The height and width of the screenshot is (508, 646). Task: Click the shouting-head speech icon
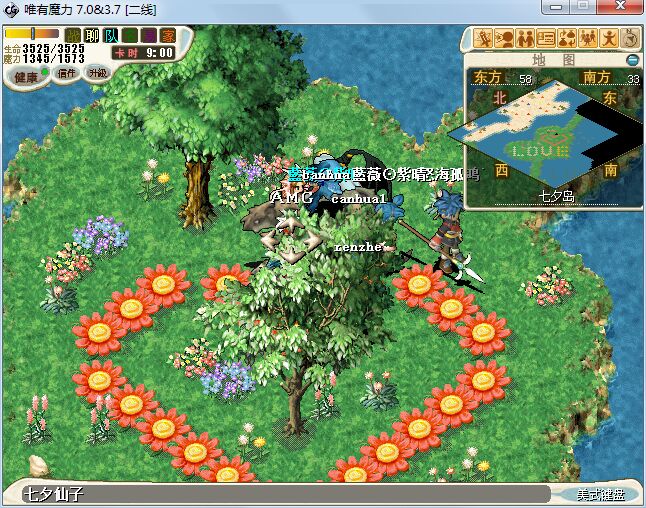click(505, 39)
